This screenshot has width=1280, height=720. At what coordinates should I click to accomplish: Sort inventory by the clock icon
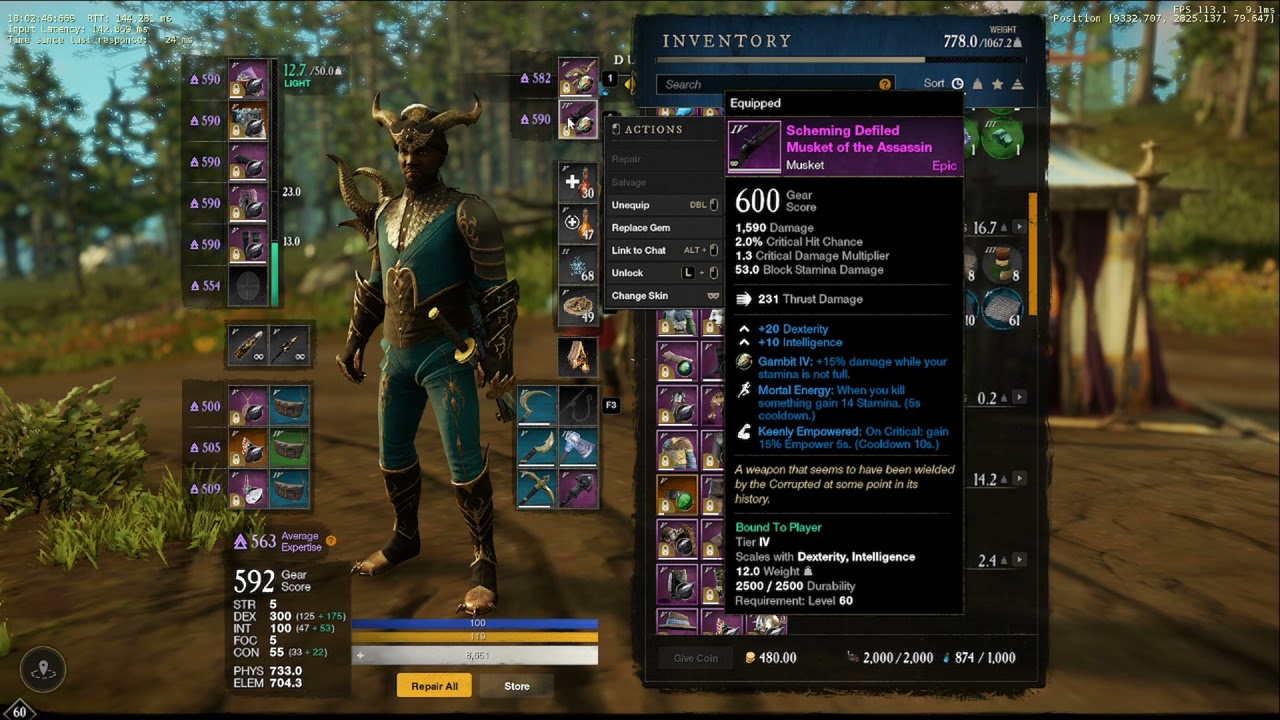[x=957, y=84]
